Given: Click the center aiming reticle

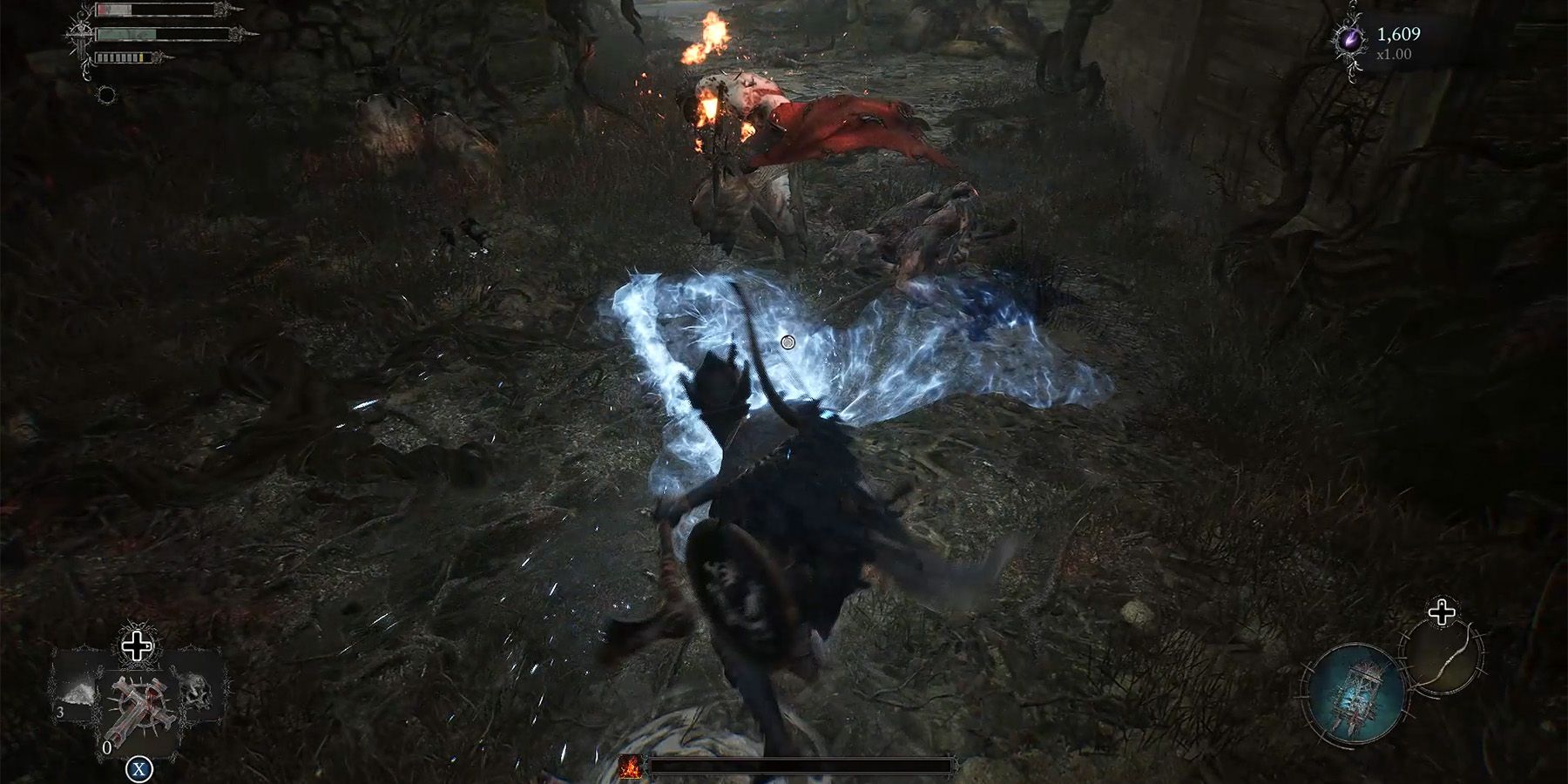Looking at the screenshot, I should (x=788, y=341).
